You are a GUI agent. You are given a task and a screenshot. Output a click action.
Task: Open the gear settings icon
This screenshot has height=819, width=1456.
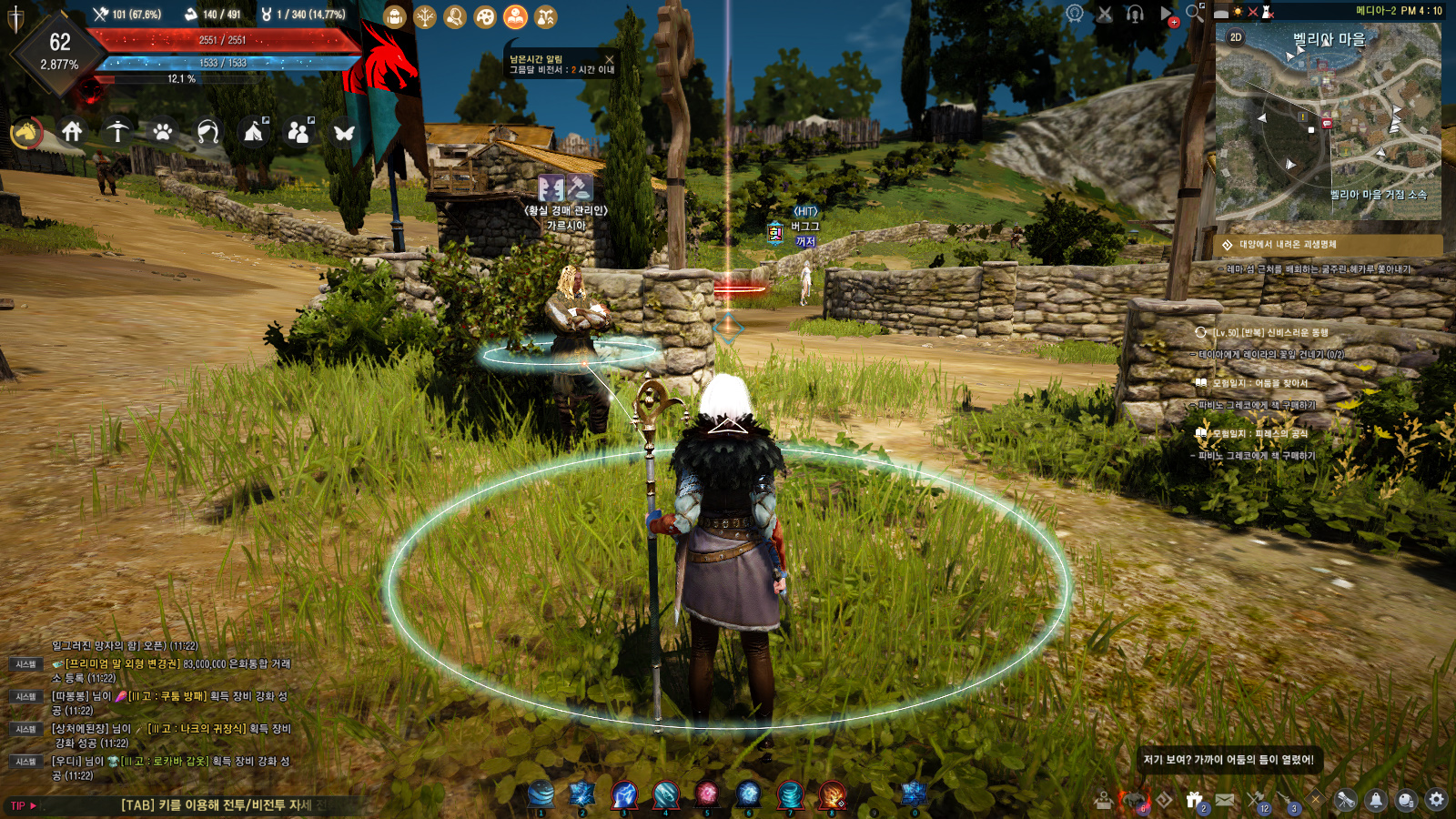point(1436,800)
